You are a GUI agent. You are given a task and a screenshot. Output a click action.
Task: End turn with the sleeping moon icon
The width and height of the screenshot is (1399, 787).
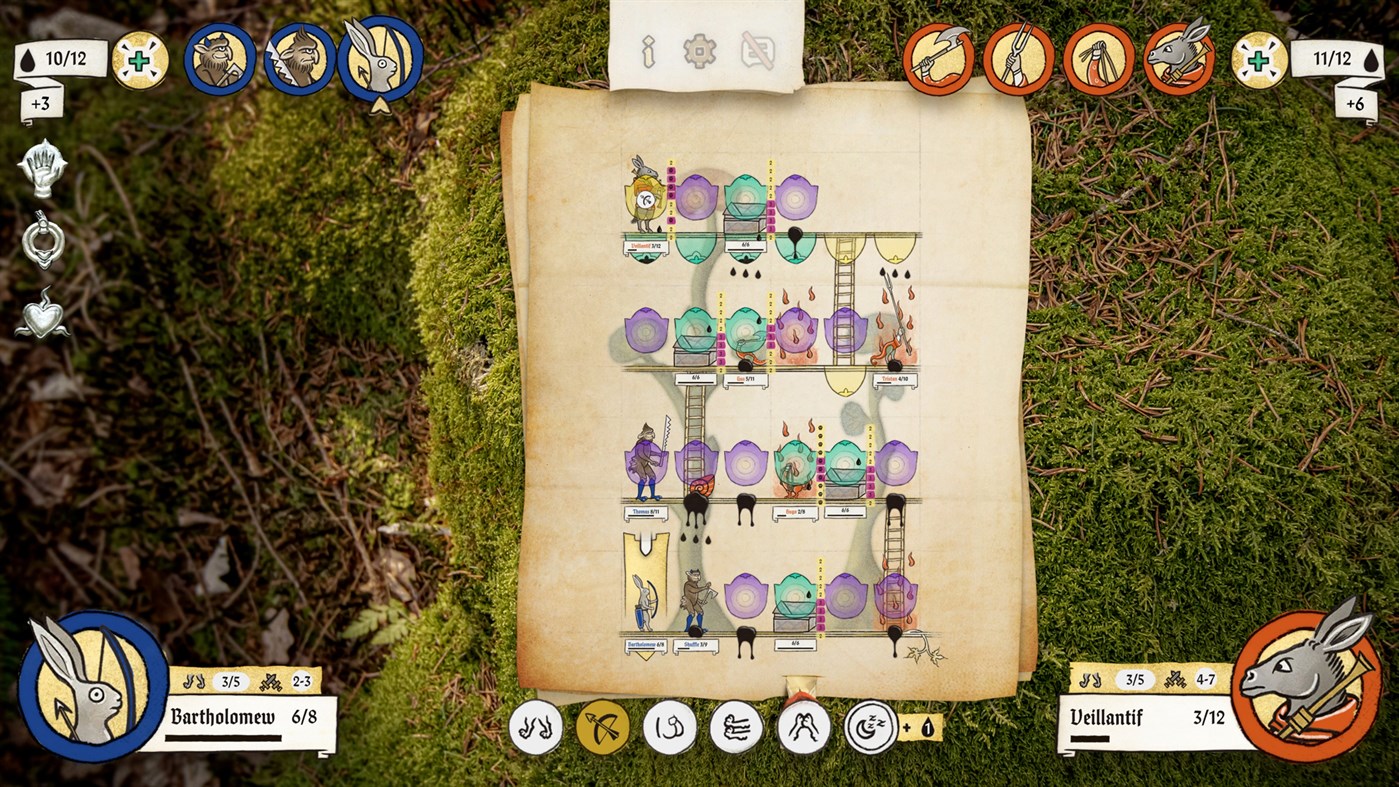pyautogui.click(x=869, y=727)
